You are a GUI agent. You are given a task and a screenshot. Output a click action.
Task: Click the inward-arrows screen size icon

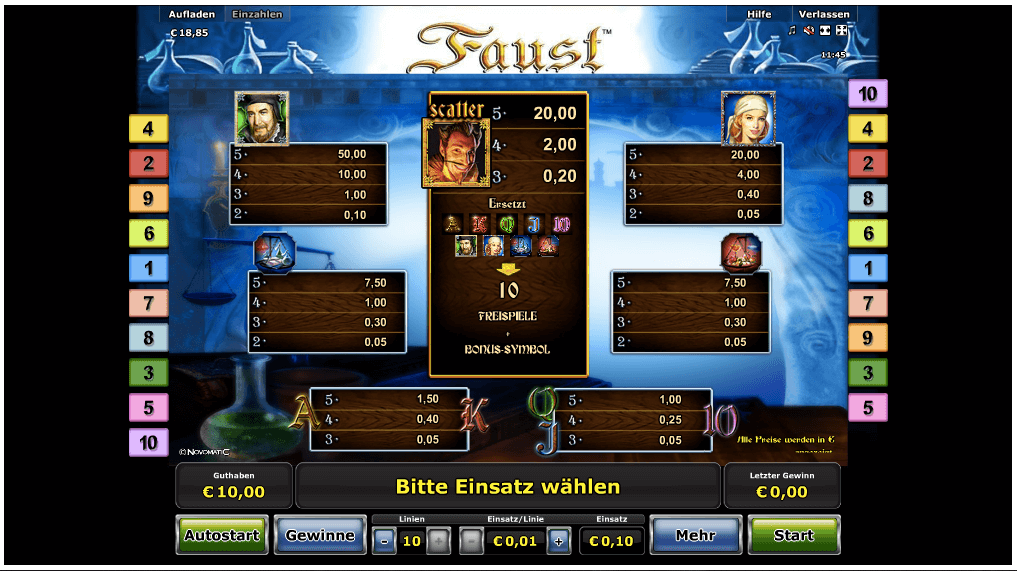(x=825, y=30)
